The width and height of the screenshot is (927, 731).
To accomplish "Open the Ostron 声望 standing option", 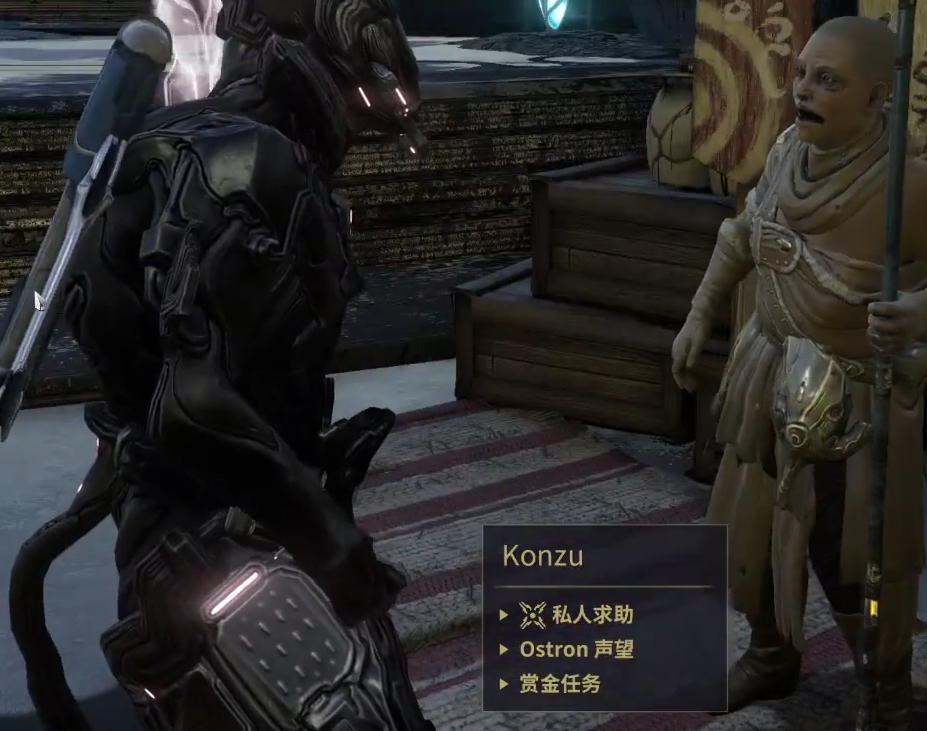I will pos(576,649).
